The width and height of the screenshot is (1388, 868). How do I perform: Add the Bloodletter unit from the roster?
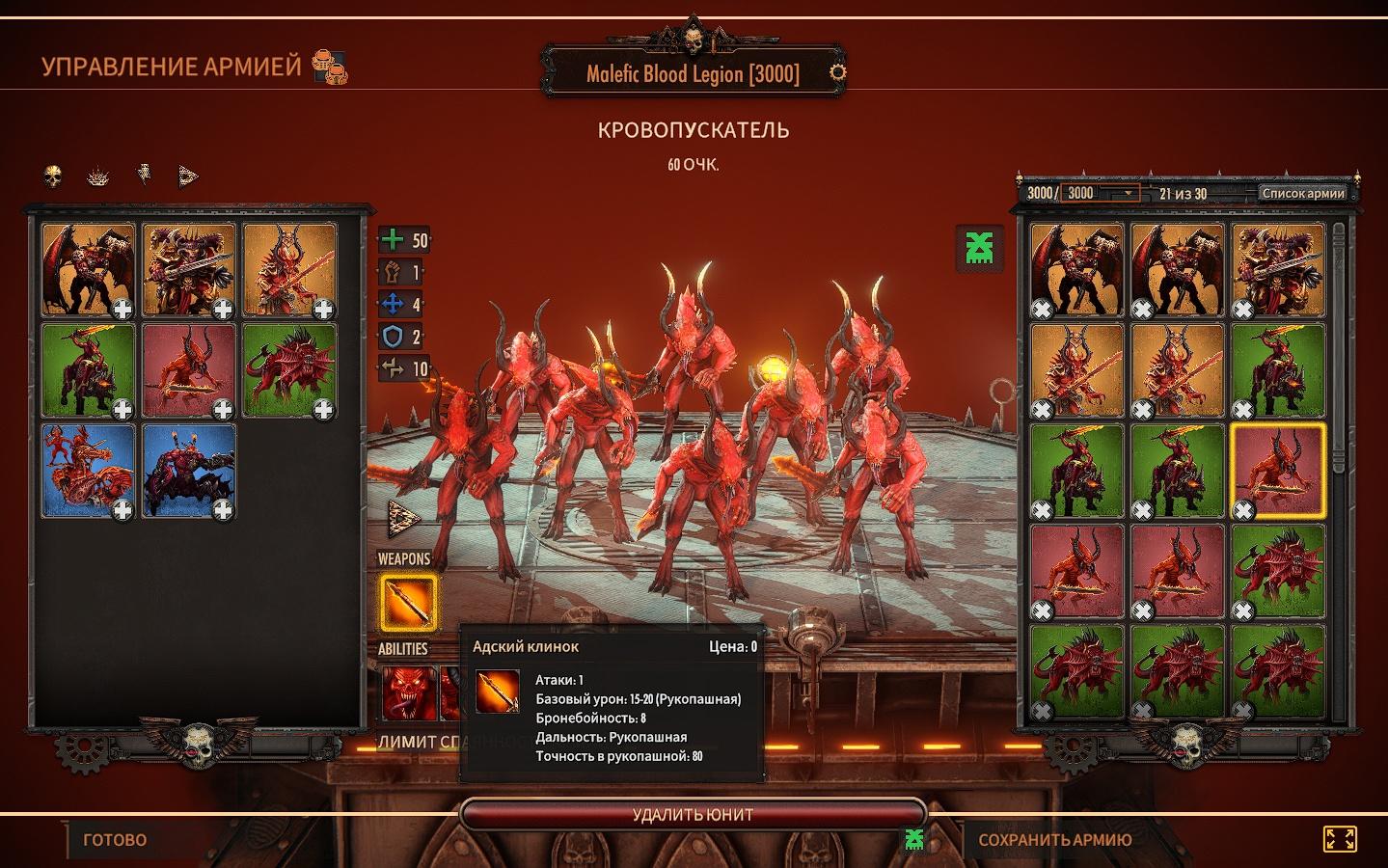[x=190, y=369]
